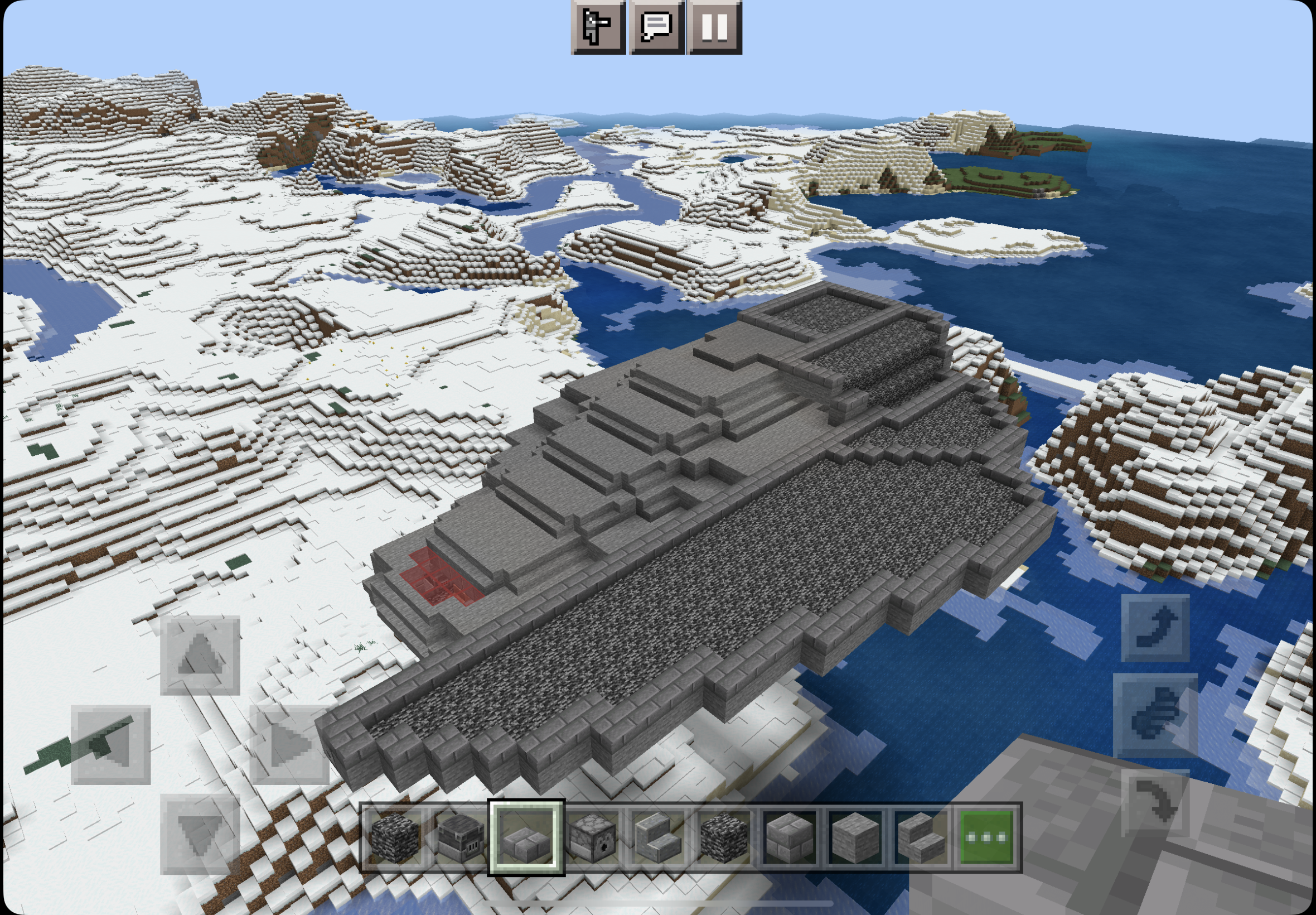This screenshot has height=915, width=1316.
Task: Tap the move right arrow
Action: [289, 744]
